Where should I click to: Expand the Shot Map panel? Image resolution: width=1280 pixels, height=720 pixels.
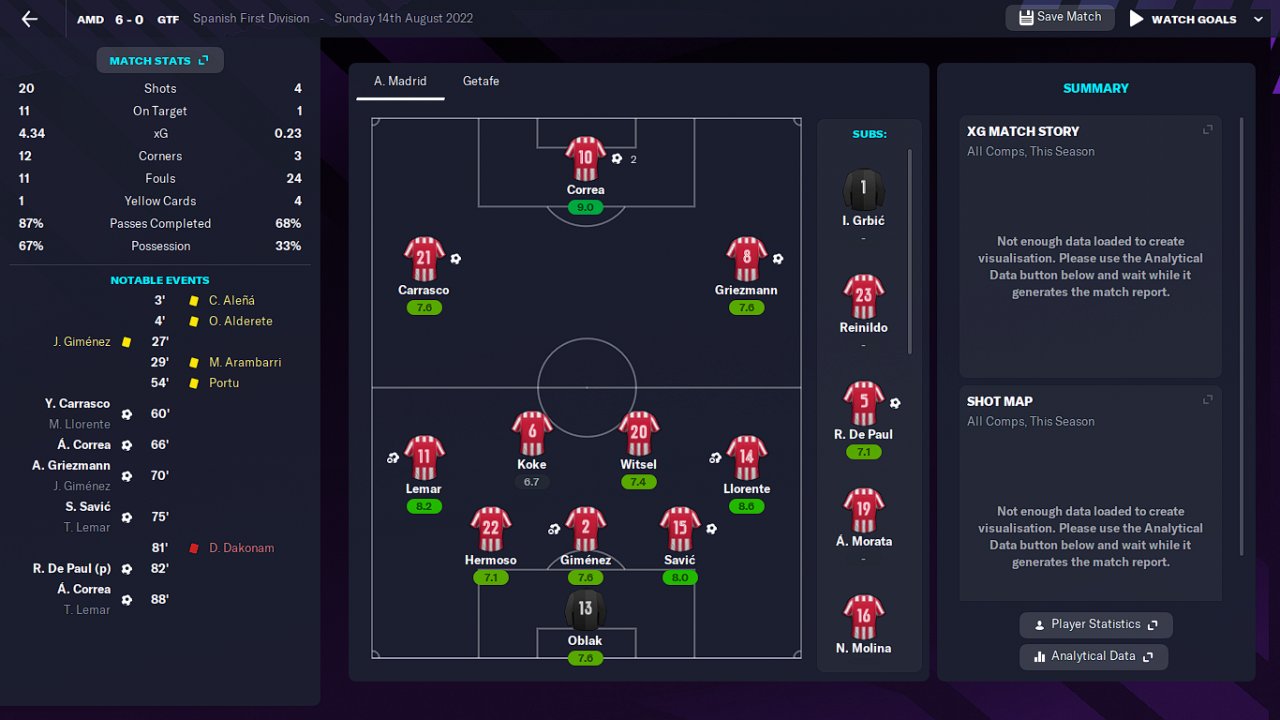[1207, 400]
